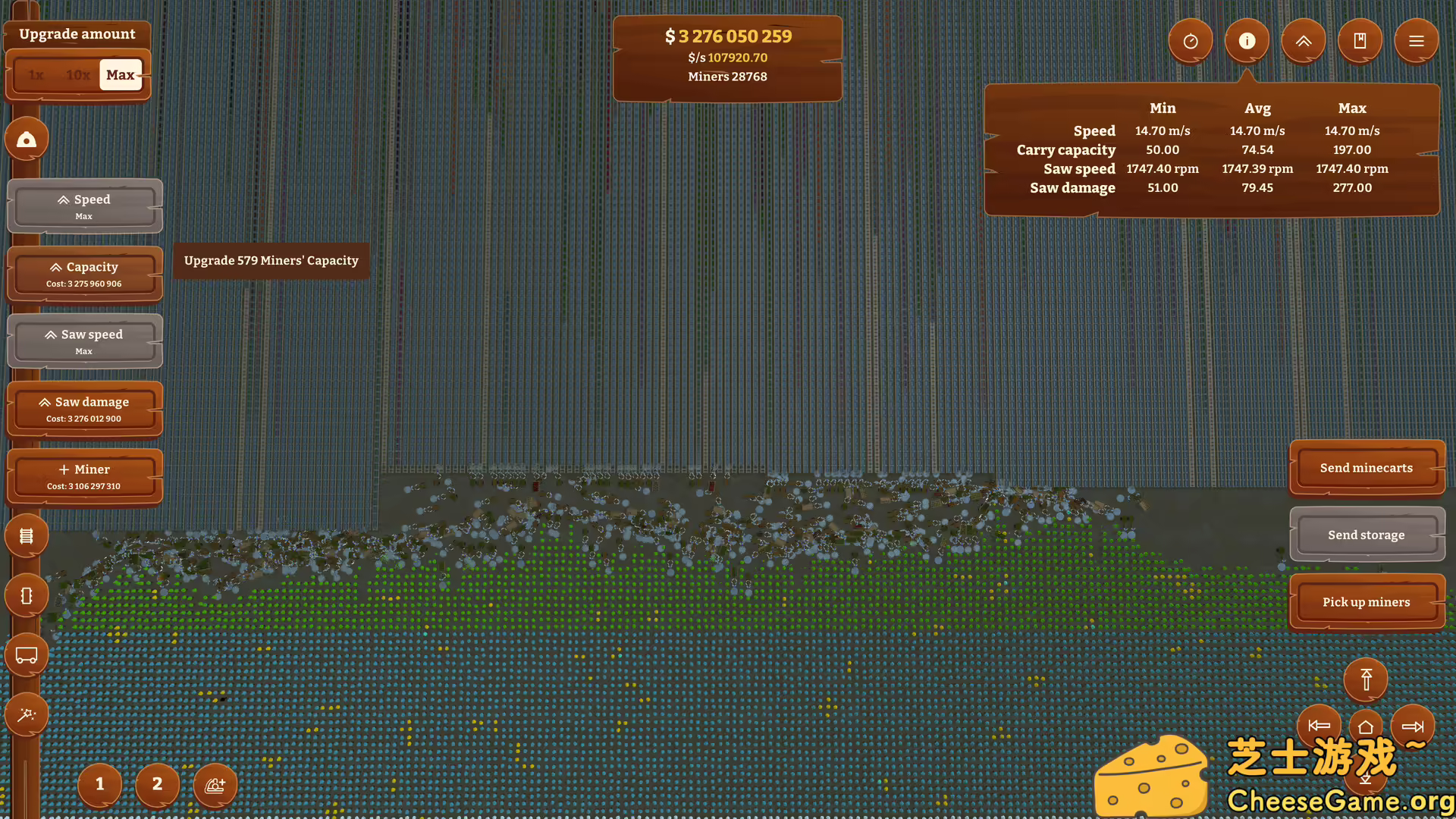Return home using the bottom-right home icon
Screen dimensions: 1456x819
click(x=1365, y=726)
